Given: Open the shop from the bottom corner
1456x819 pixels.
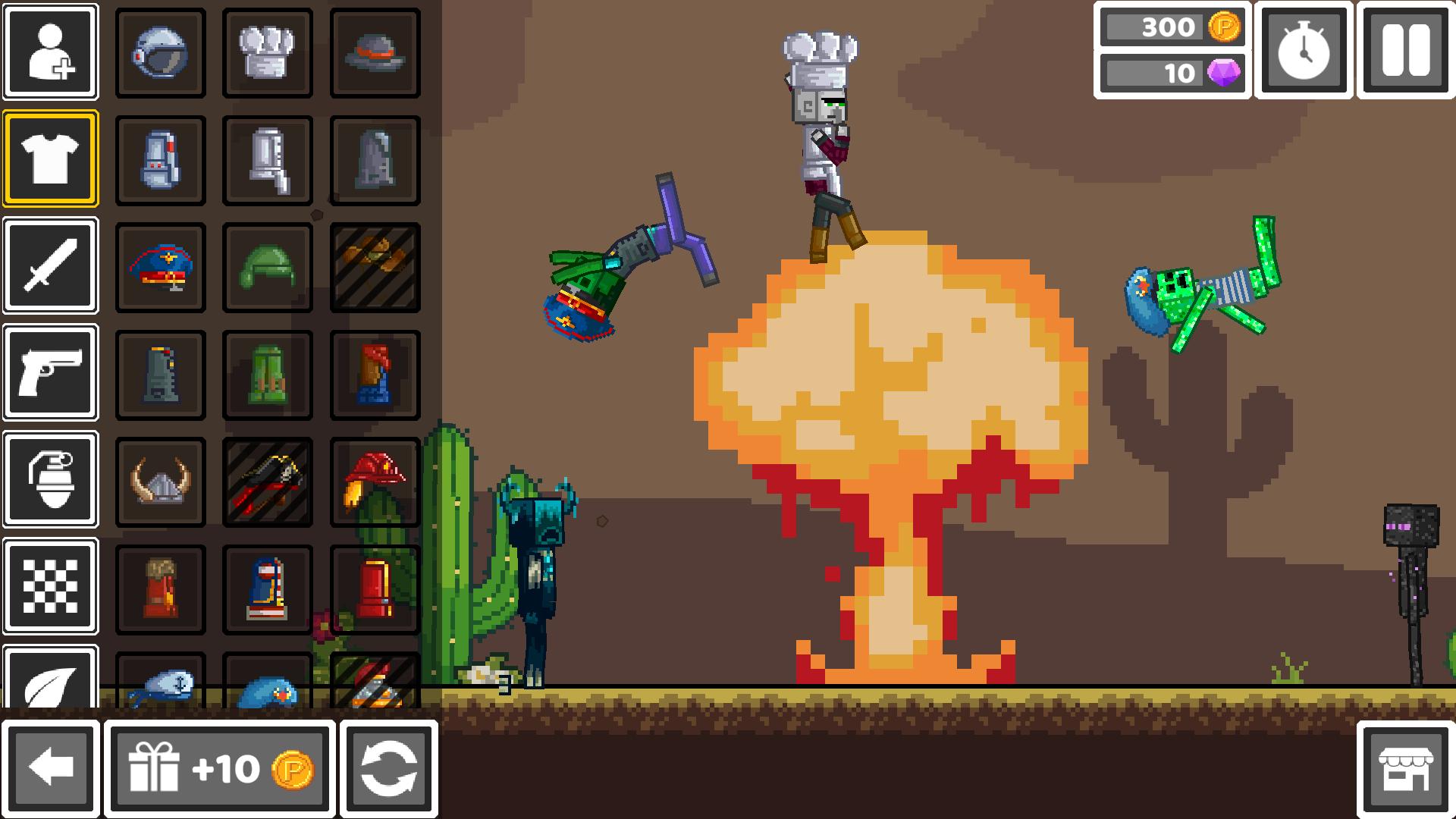Looking at the screenshot, I should [1407, 768].
